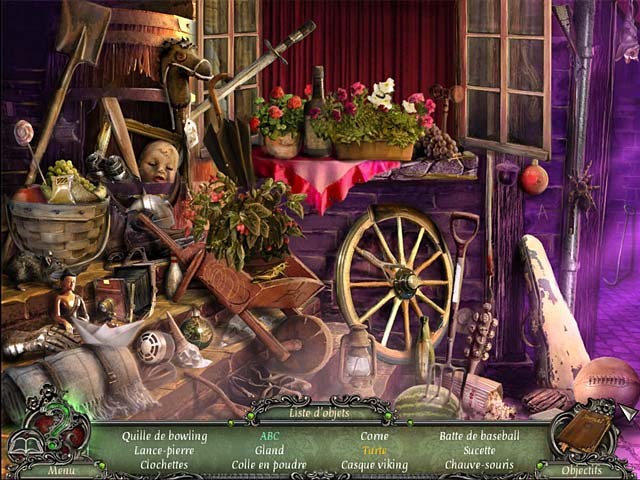Select the 'Corne' list entry
The height and width of the screenshot is (480, 640).
point(373,436)
